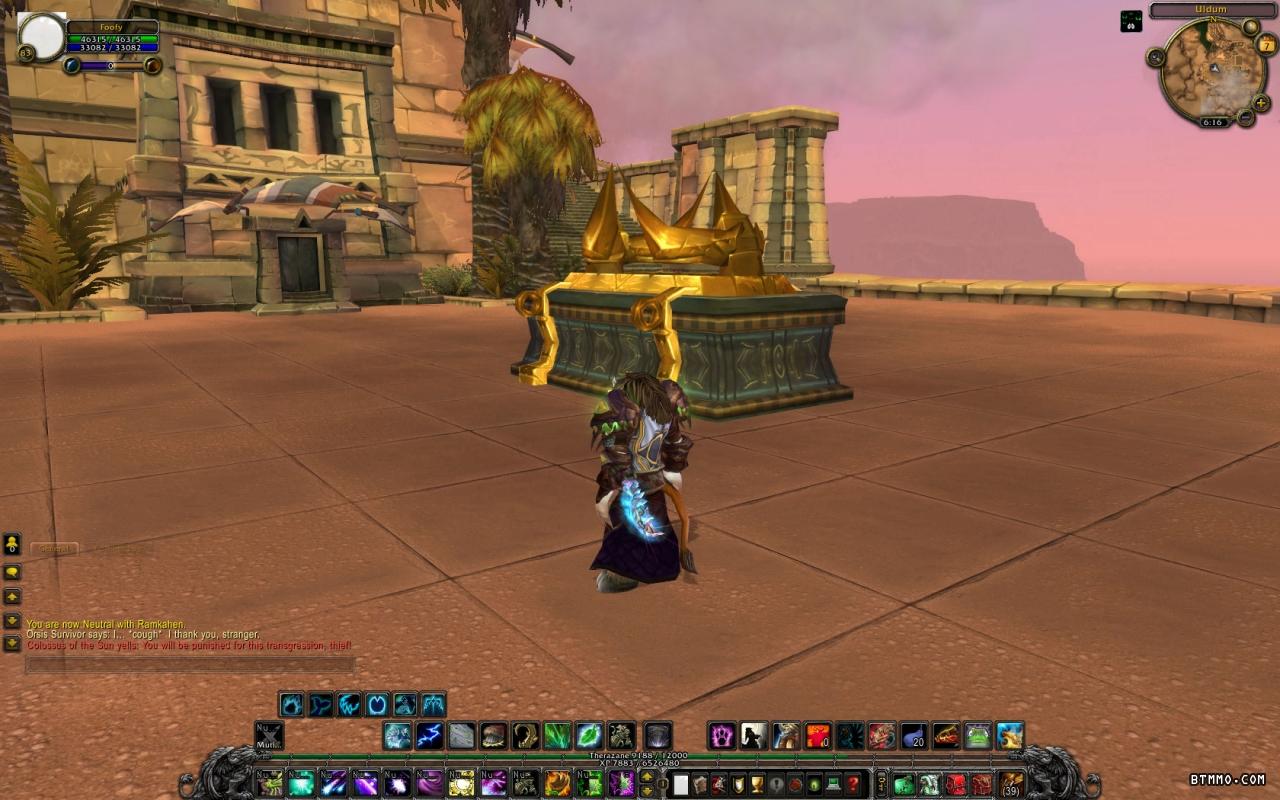
Task: Click the action bar page up arrow
Action: 647,777
